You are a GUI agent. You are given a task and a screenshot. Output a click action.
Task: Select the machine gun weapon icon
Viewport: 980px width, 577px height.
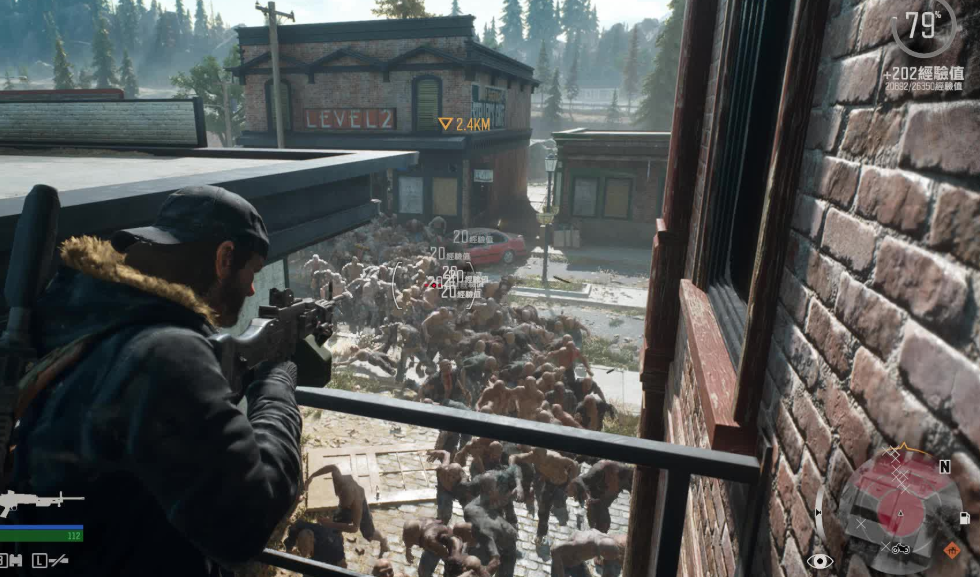[x=40, y=499]
